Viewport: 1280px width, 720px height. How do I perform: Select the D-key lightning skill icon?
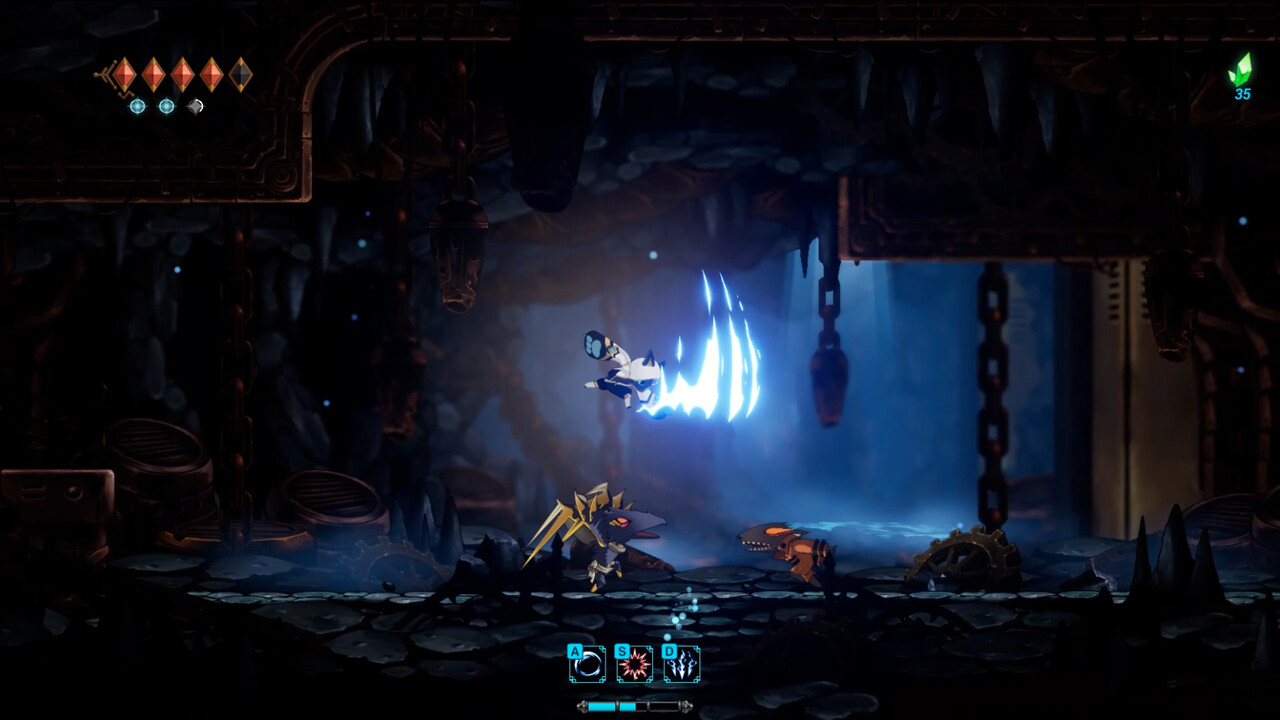(681, 664)
